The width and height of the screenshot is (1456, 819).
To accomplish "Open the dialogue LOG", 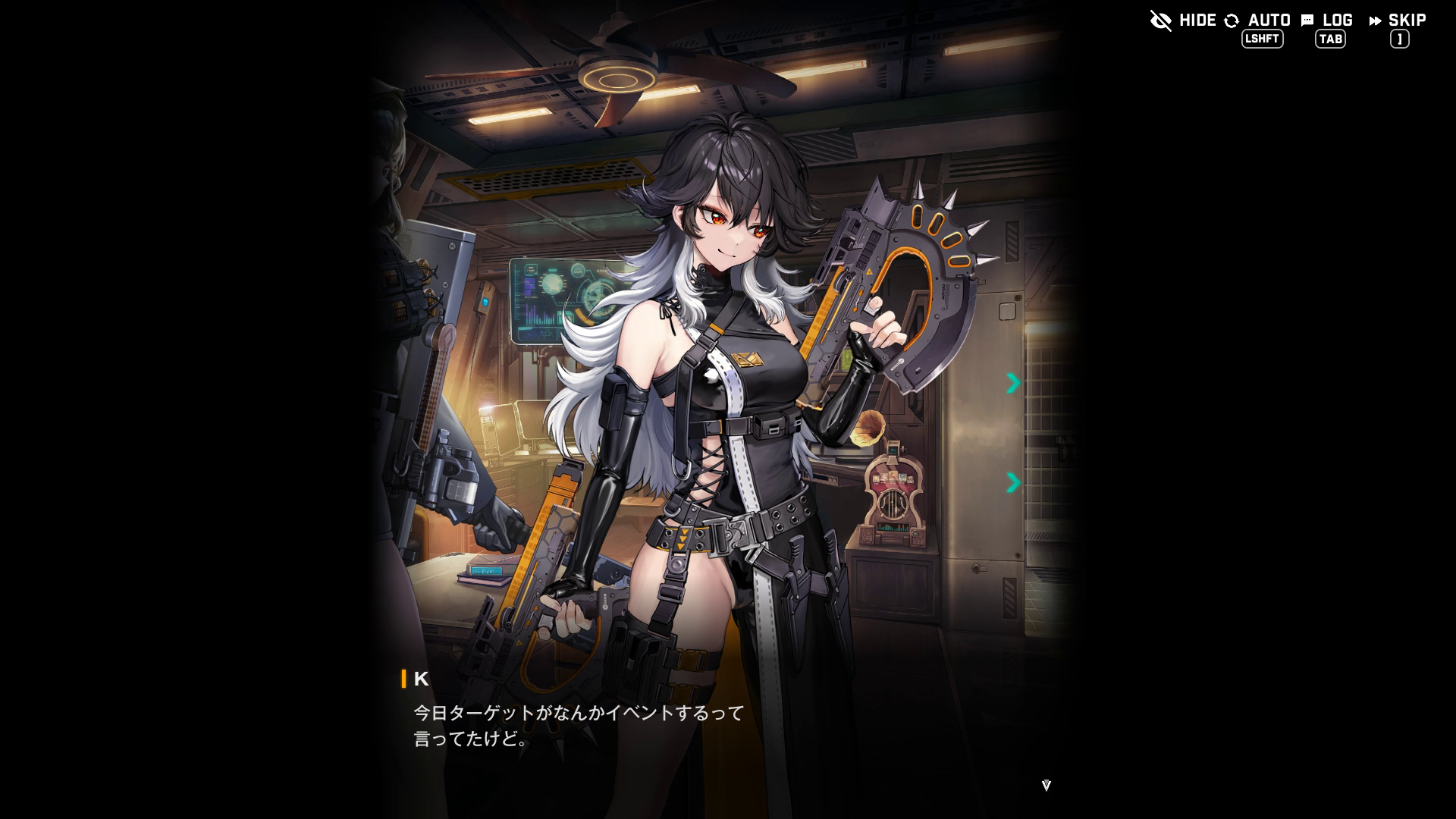I will click(x=1327, y=20).
